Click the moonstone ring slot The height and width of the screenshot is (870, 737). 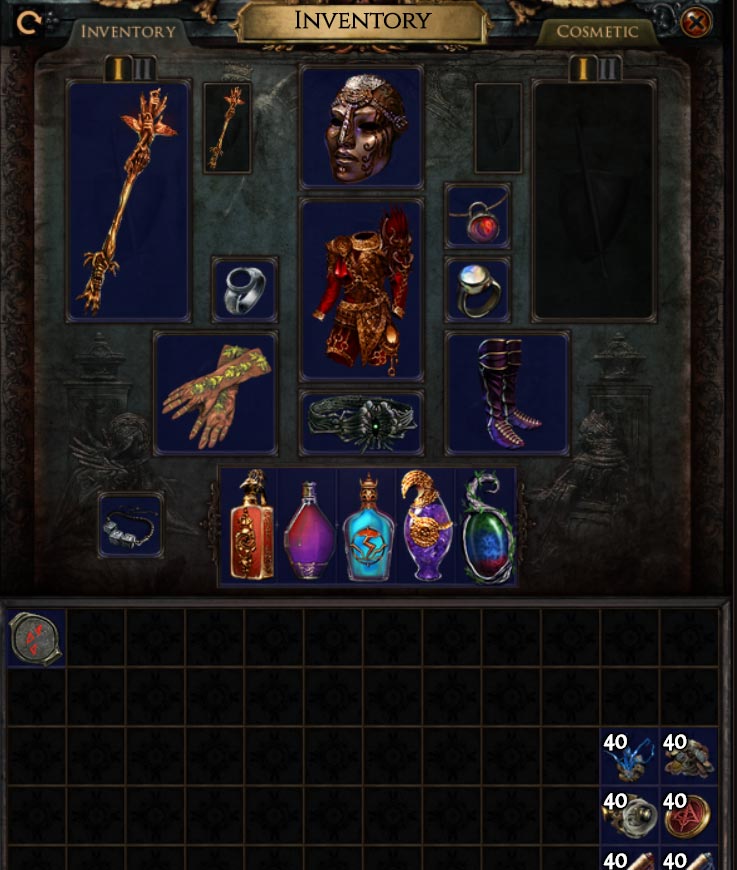[478, 290]
